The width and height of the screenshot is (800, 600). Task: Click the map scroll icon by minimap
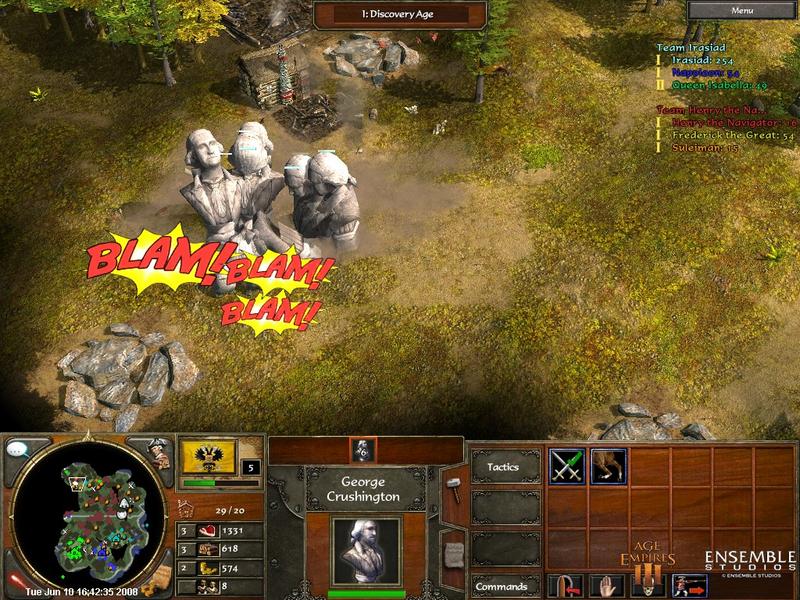pyautogui.click(x=162, y=580)
